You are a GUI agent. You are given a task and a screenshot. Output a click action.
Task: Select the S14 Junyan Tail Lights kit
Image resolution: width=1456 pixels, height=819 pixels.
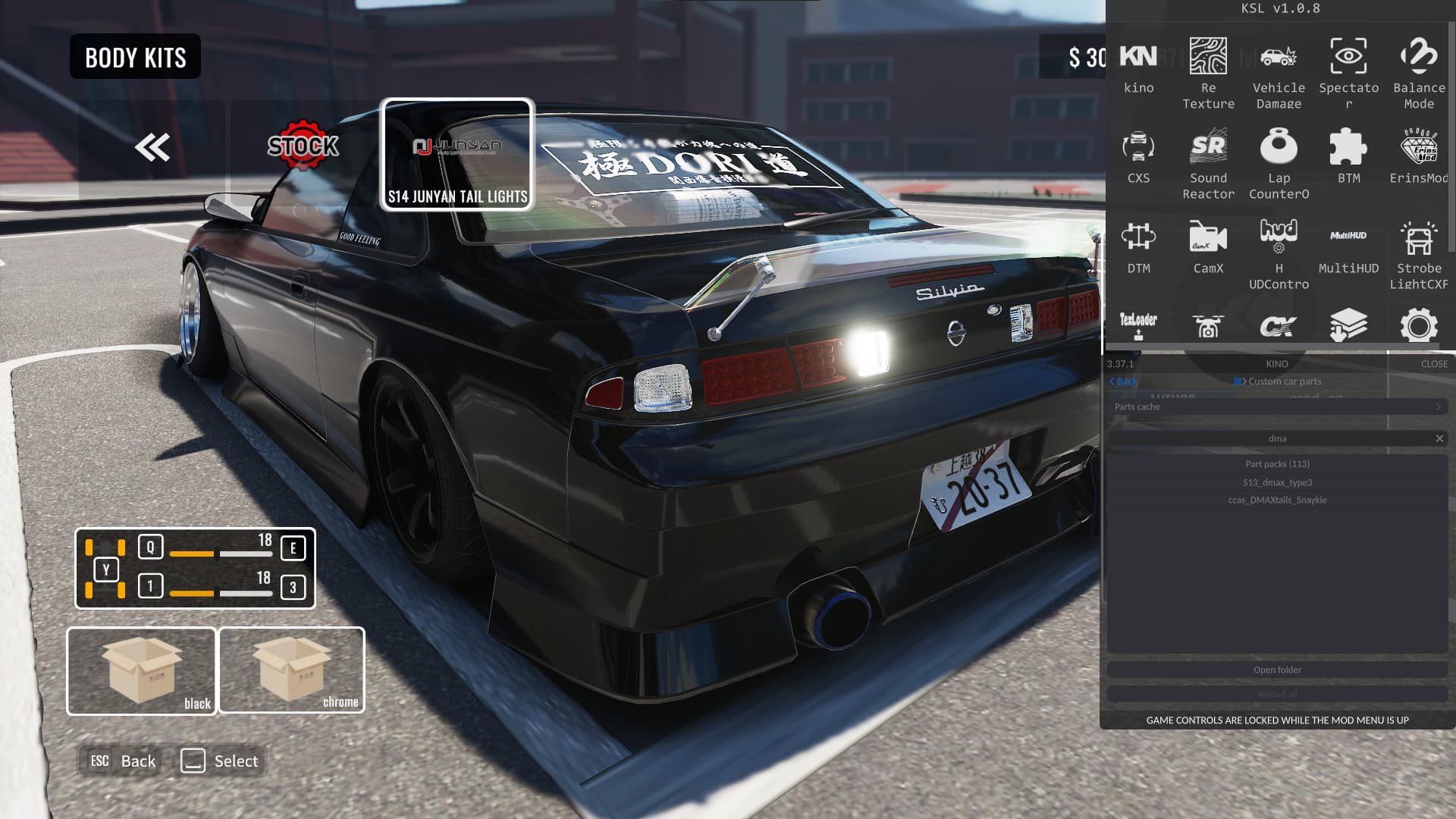[457, 155]
